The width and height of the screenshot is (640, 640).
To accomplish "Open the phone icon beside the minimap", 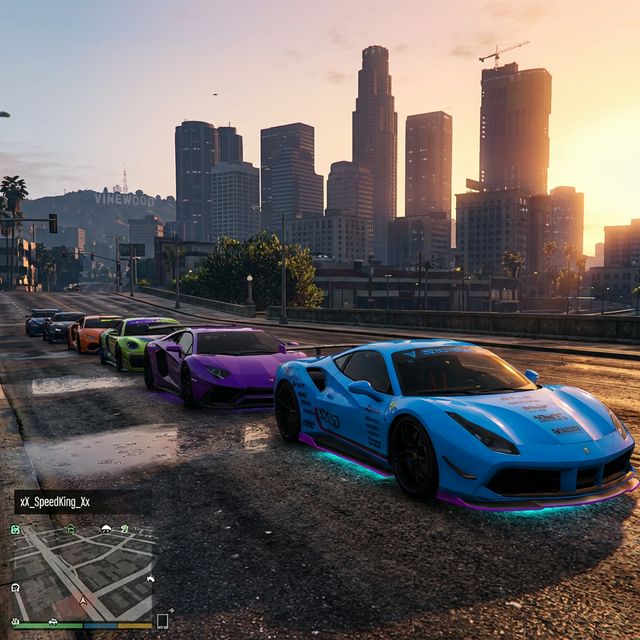I will [x=162, y=621].
